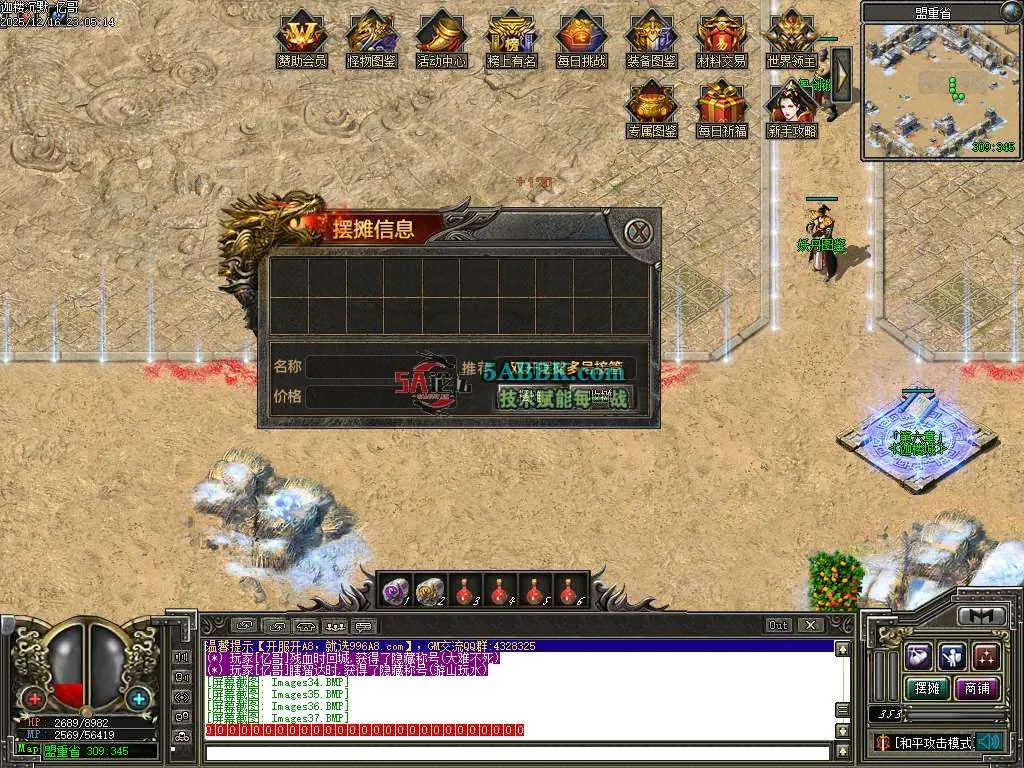Open the purple 商铺 shop button

976,688
